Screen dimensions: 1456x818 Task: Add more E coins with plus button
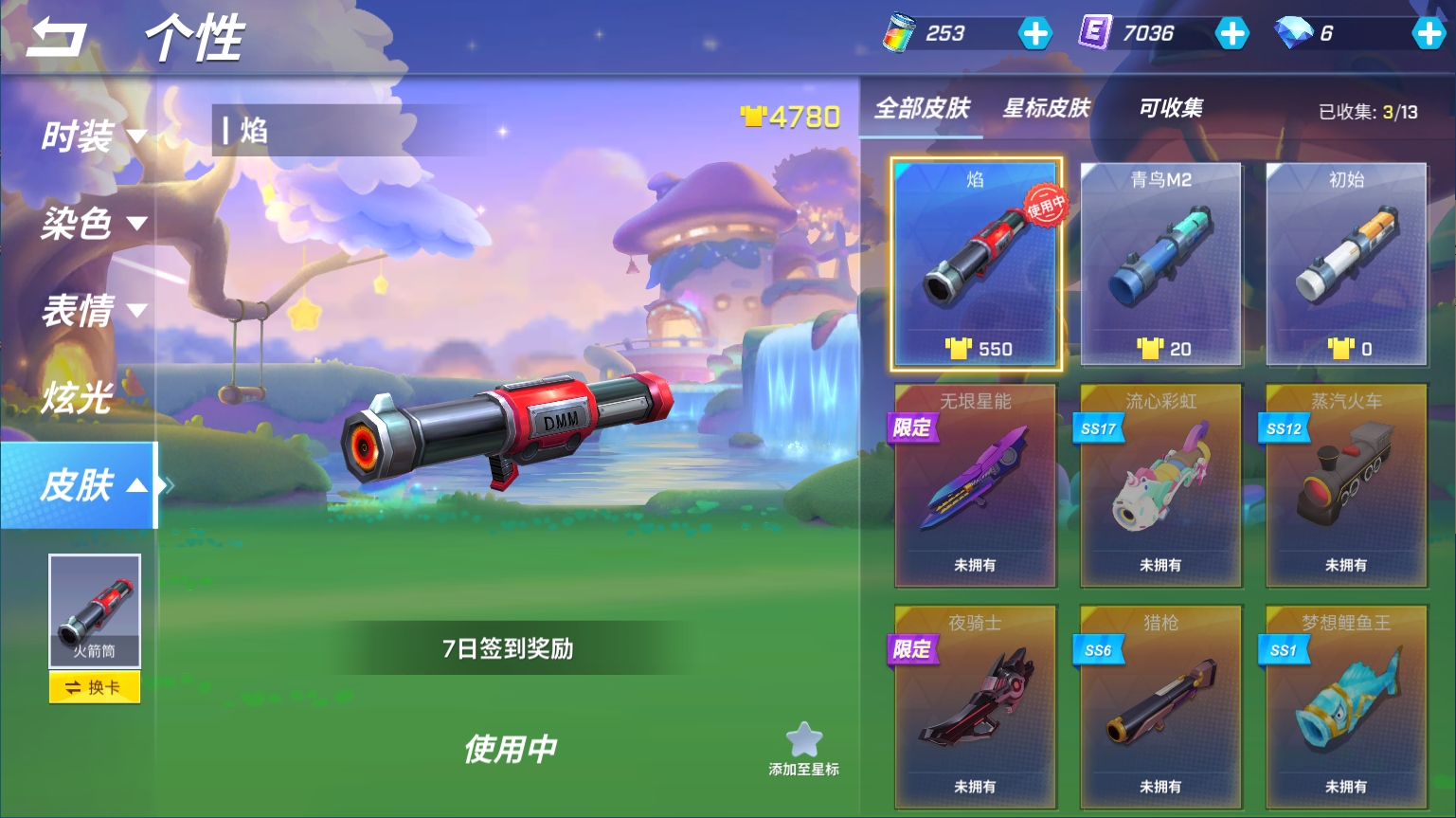(x=1231, y=34)
